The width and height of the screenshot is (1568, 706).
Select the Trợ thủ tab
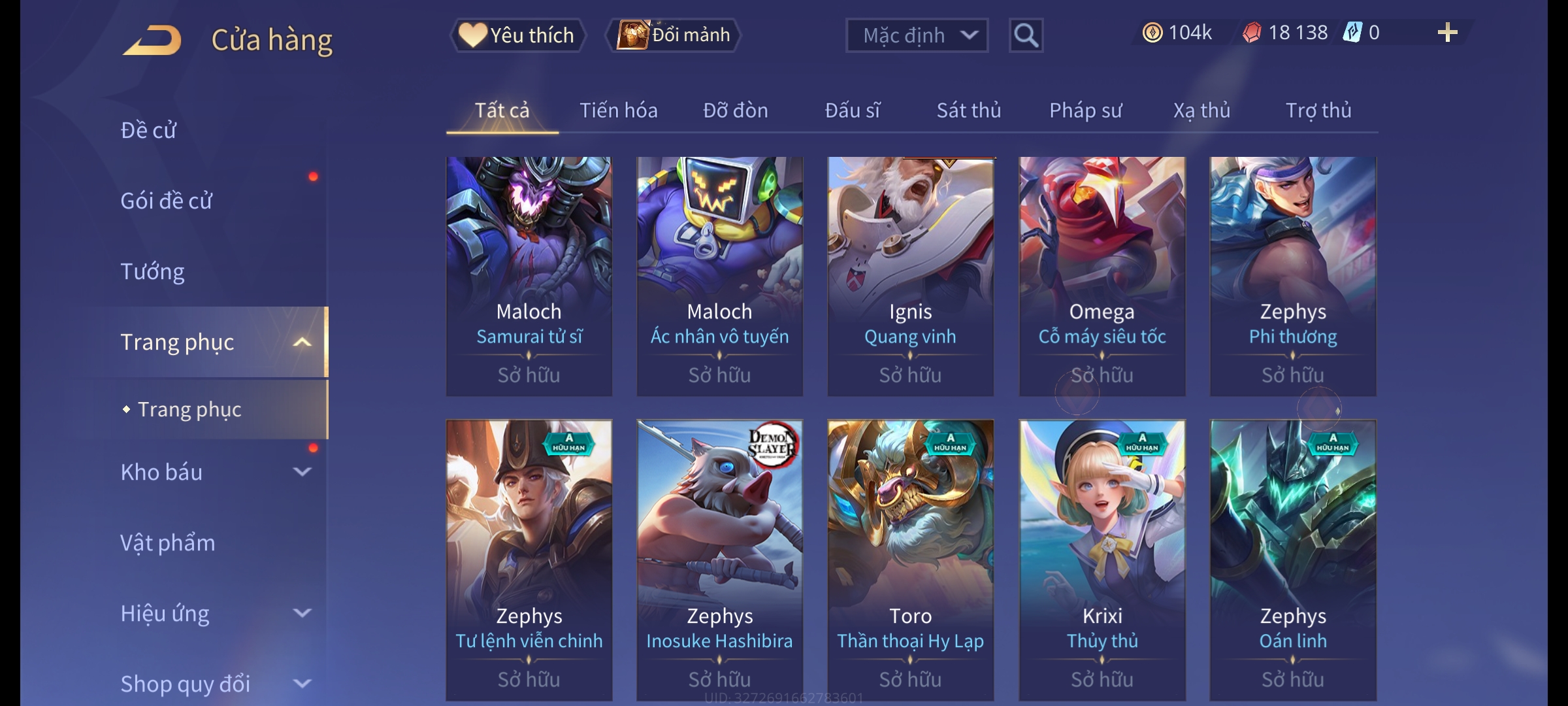tap(1318, 110)
